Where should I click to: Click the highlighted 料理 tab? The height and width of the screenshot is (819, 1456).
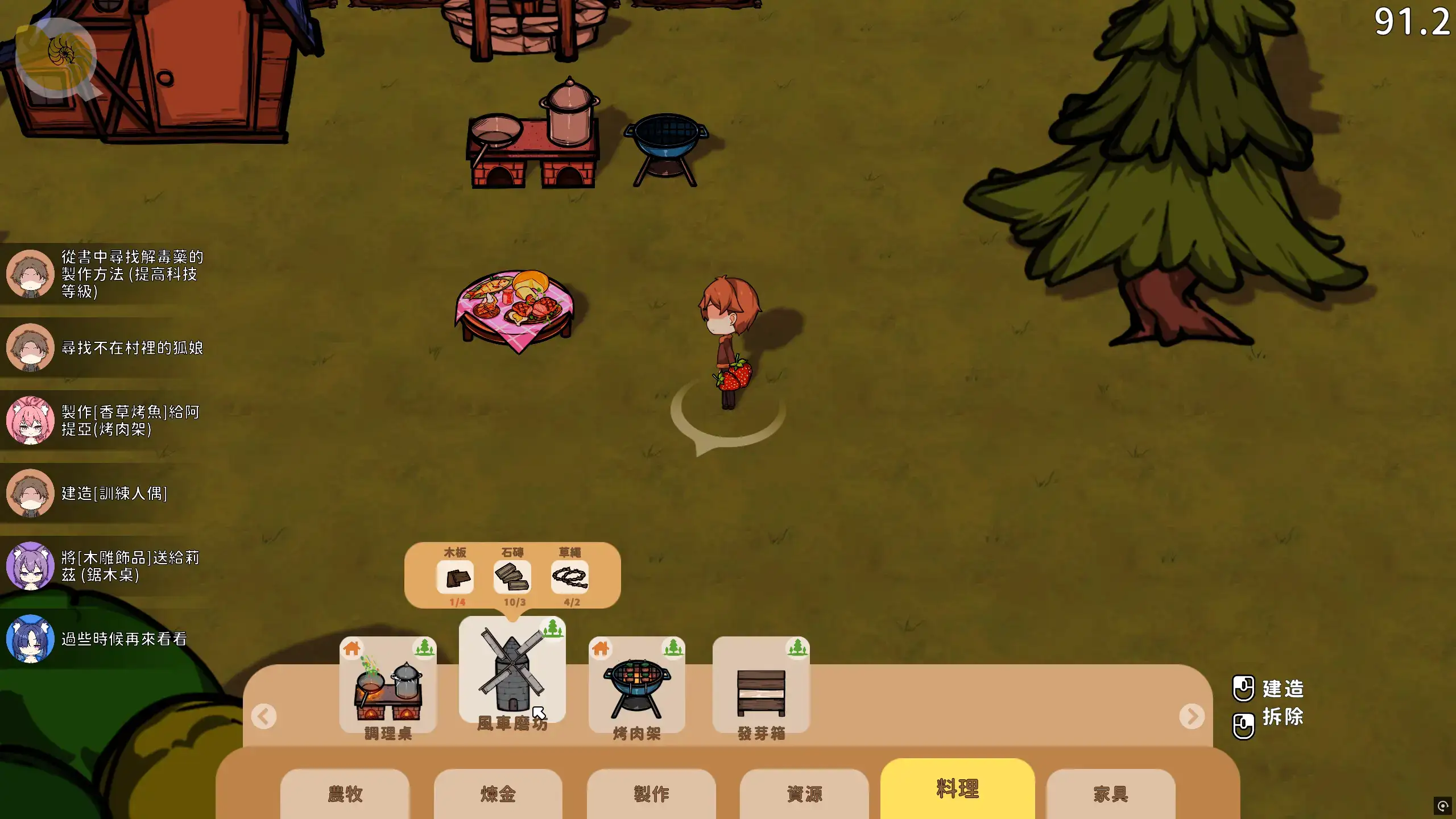[957, 788]
